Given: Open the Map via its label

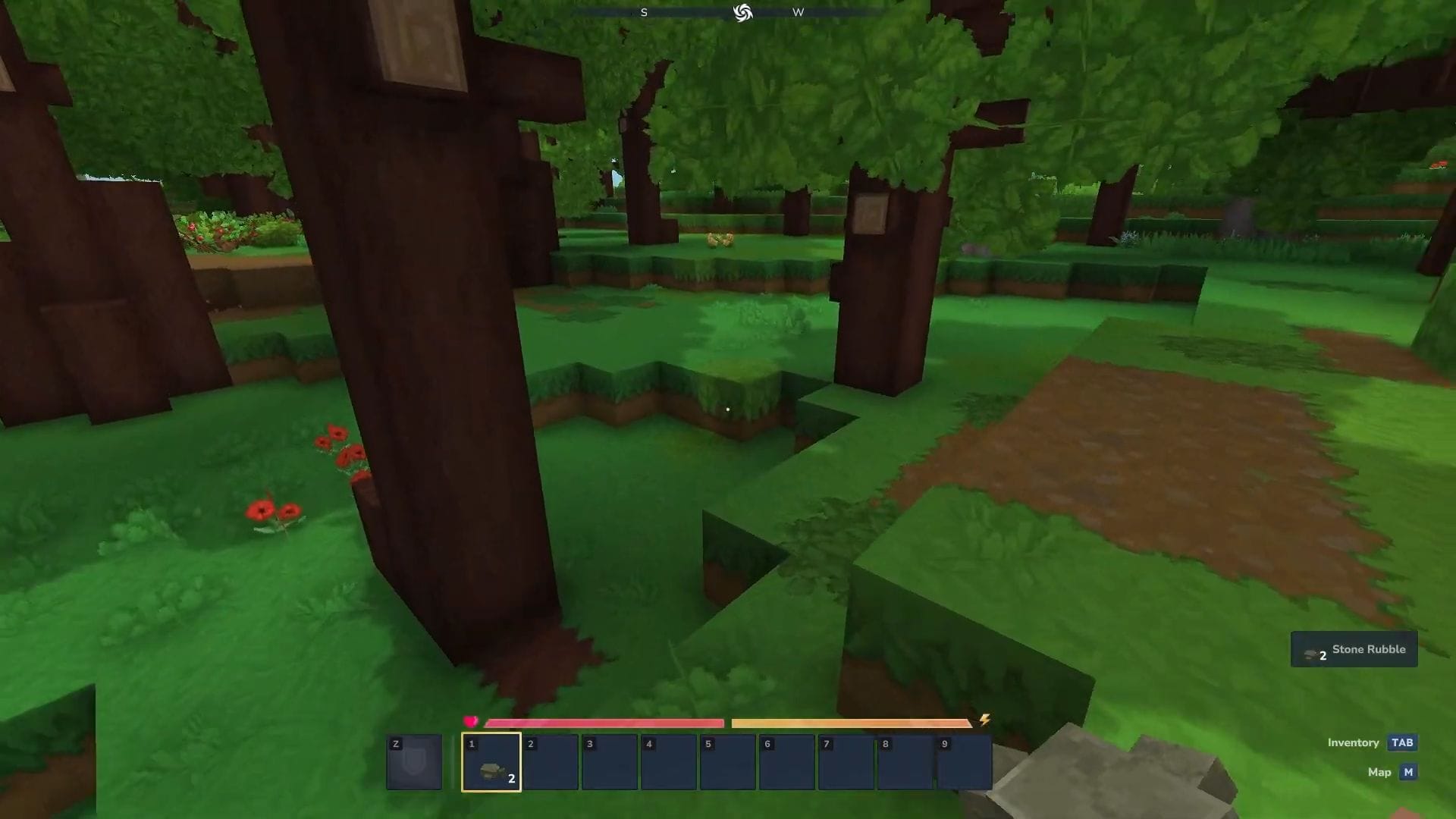Looking at the screenshot, I should pyautogui.click(x=1378, y=772).
